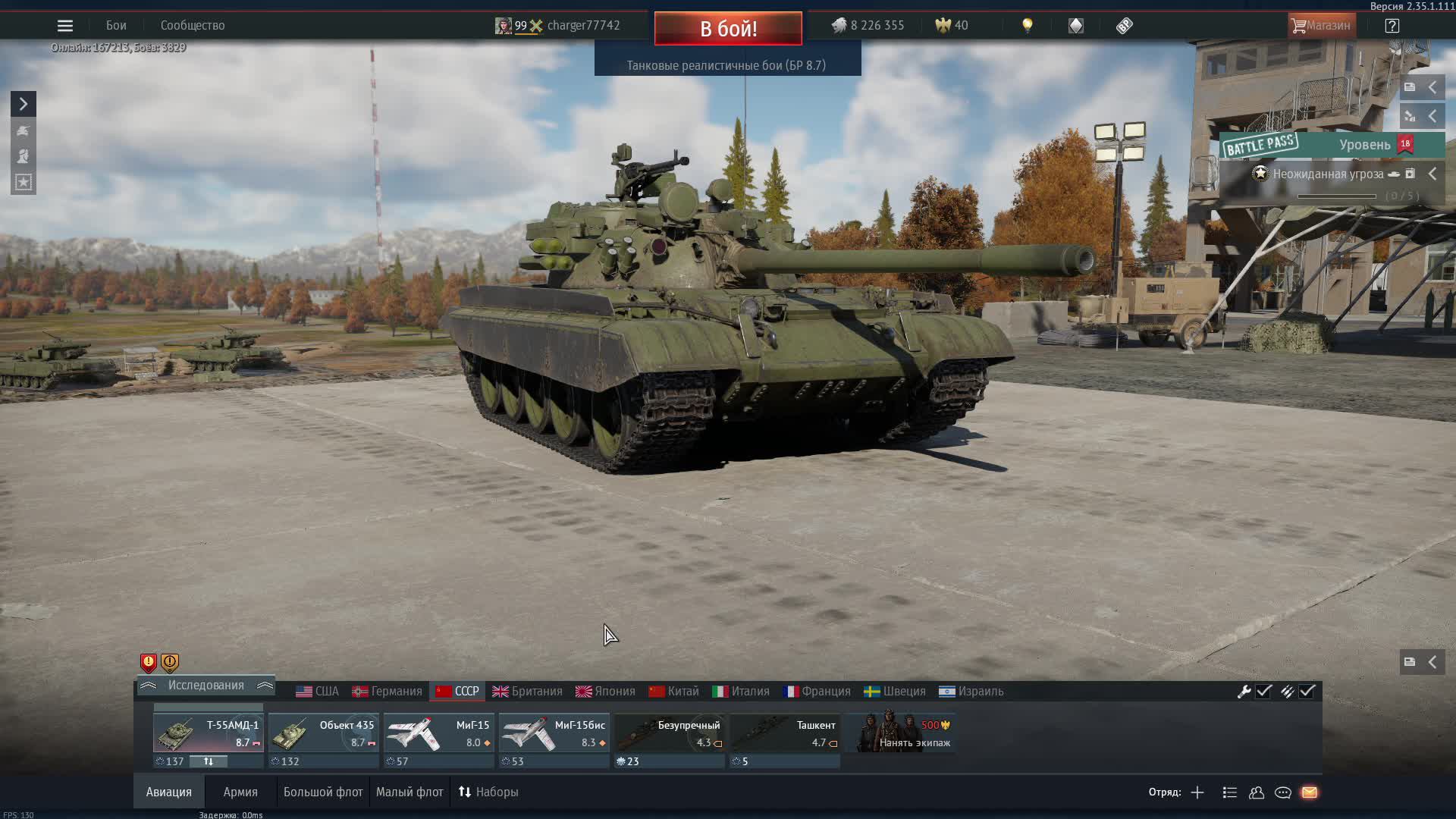Toggle the single checkmark near the wrench icon
Screen dimensions: 1456x819
click(x=1263, y=692)
